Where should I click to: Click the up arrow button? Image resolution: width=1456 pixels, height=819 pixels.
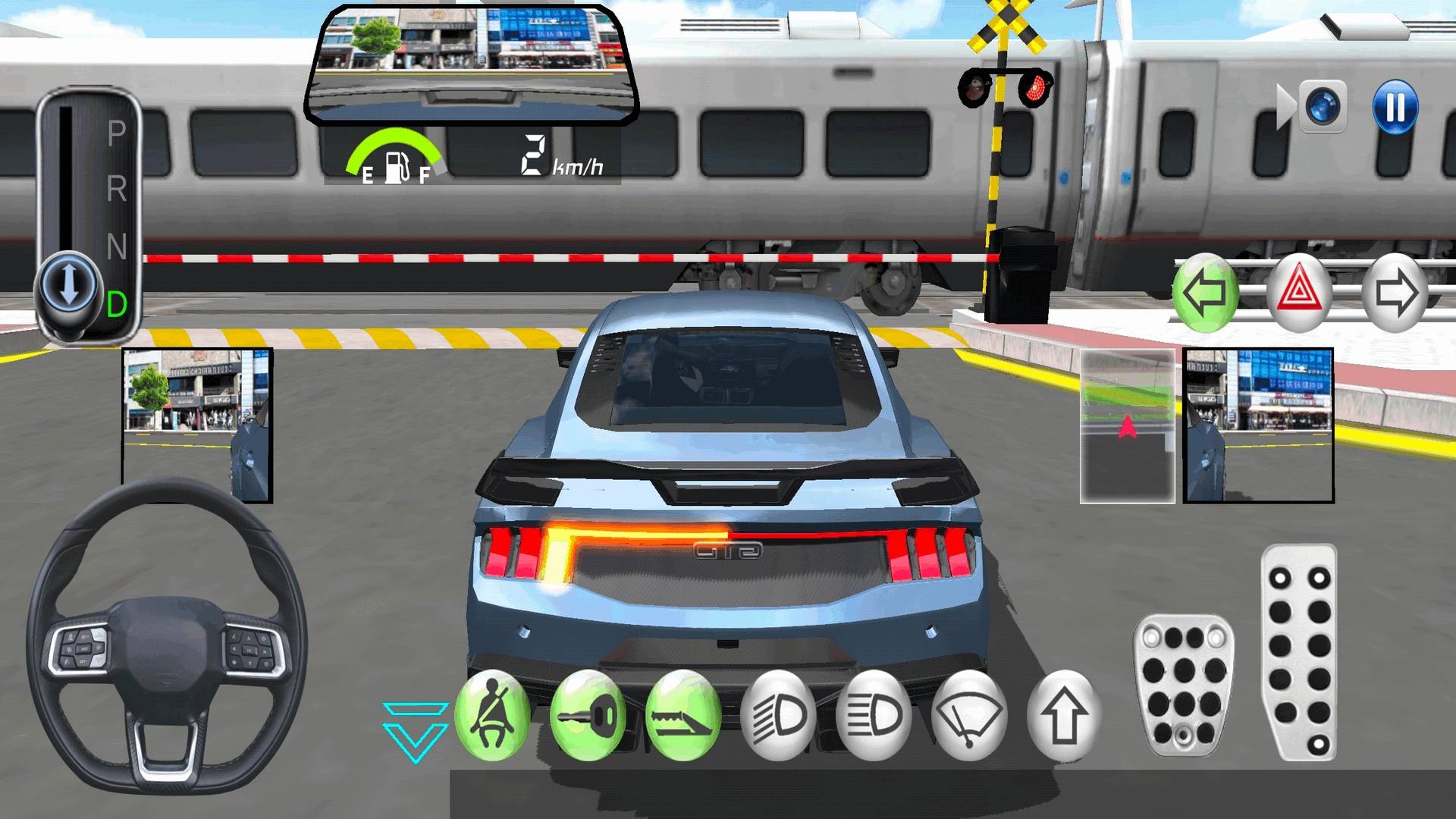[x=1063, y=715]
